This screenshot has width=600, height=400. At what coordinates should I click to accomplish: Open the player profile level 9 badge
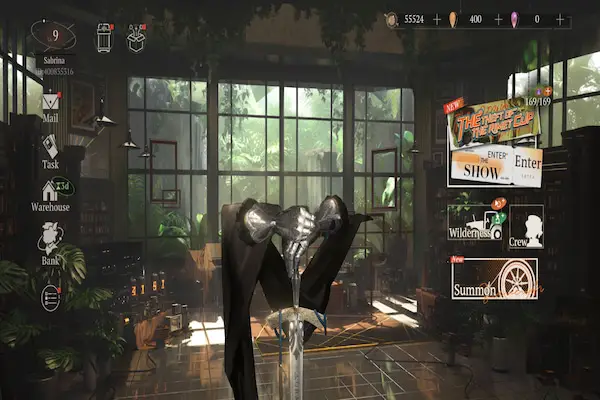pos(53,35)
